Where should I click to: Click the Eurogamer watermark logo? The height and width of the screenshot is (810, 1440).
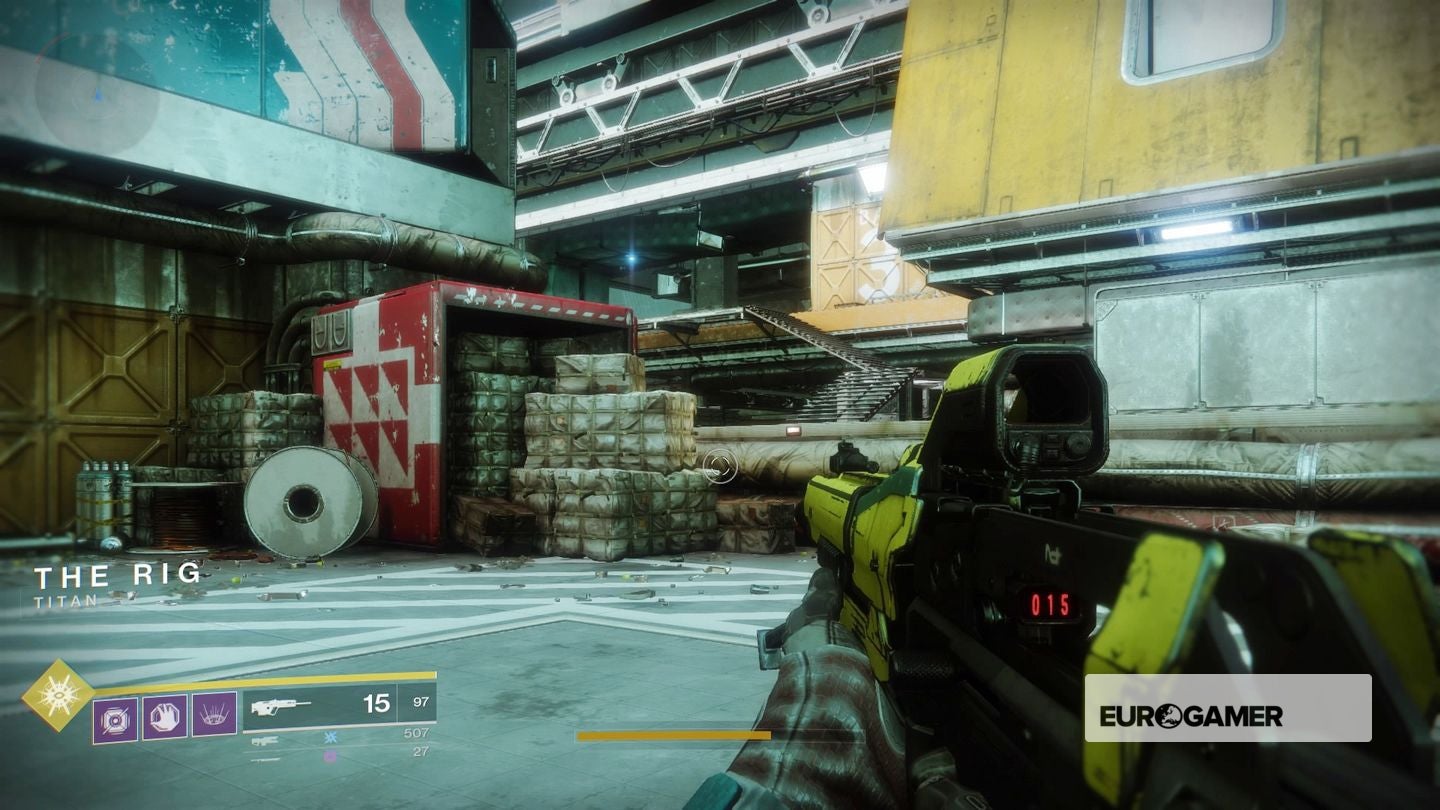pyautogui.click(x=1191, y=715)
